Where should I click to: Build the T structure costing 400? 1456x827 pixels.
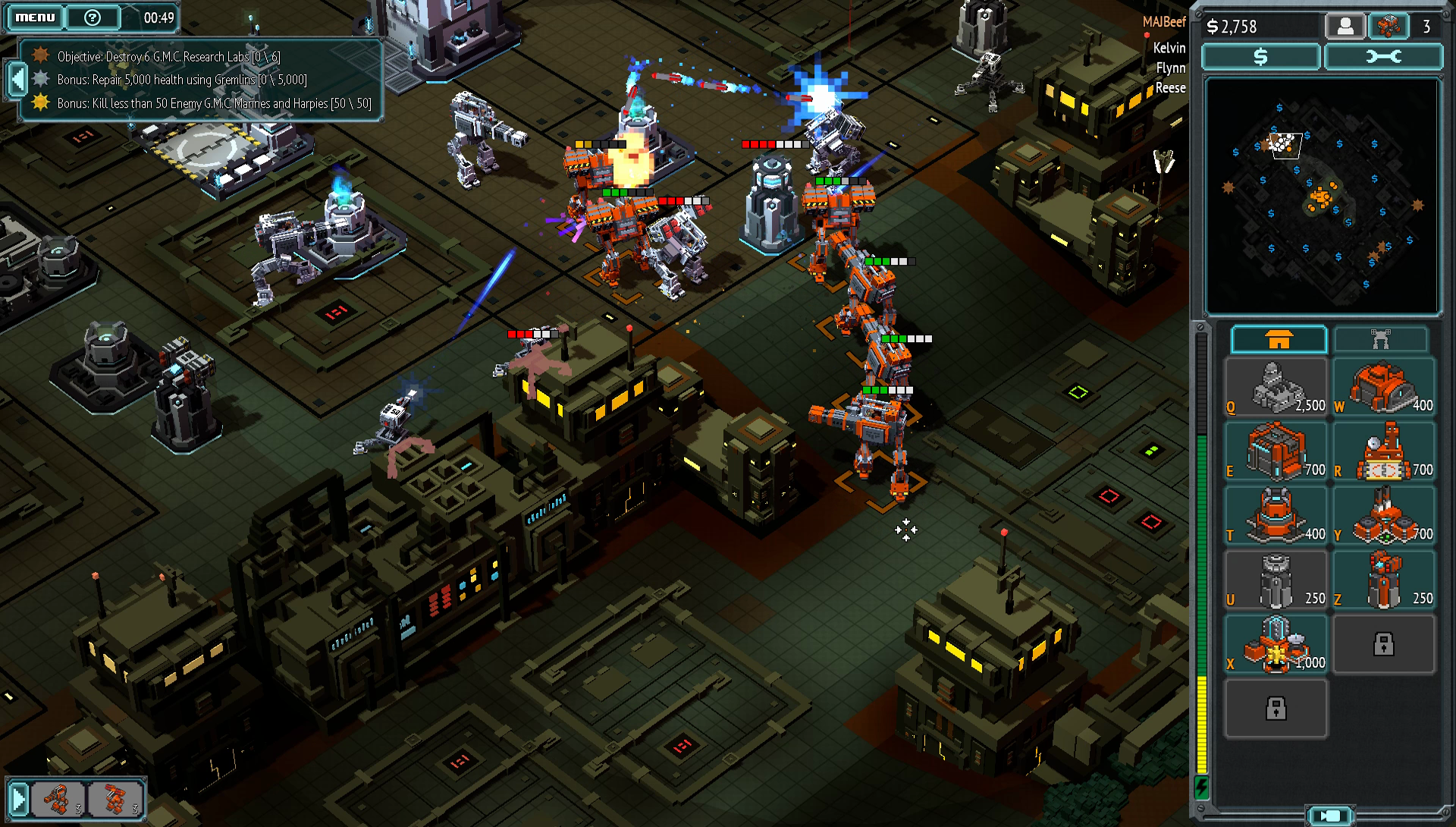[1276, 517]
